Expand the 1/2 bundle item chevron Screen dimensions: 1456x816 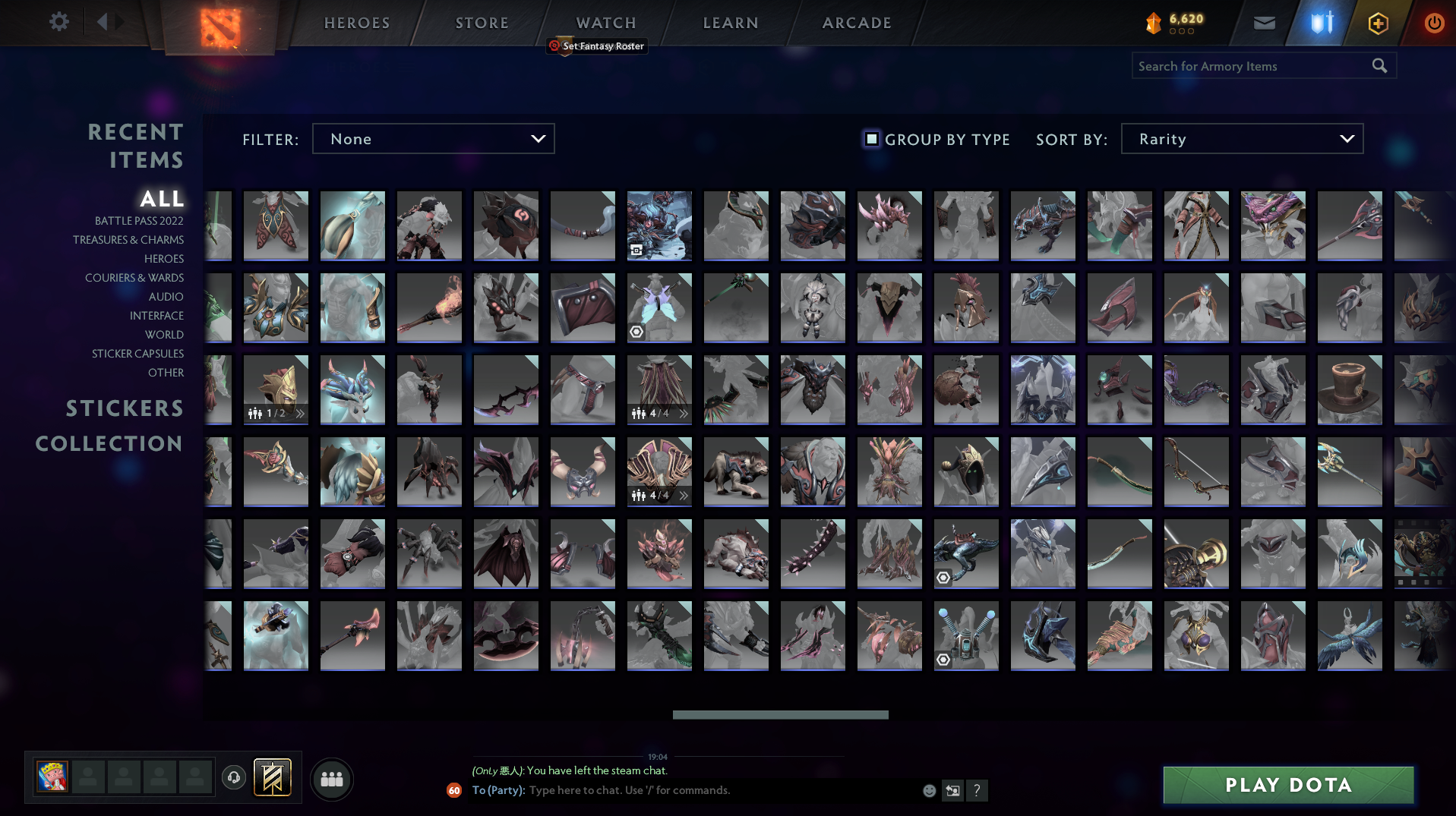pos(302,414)
